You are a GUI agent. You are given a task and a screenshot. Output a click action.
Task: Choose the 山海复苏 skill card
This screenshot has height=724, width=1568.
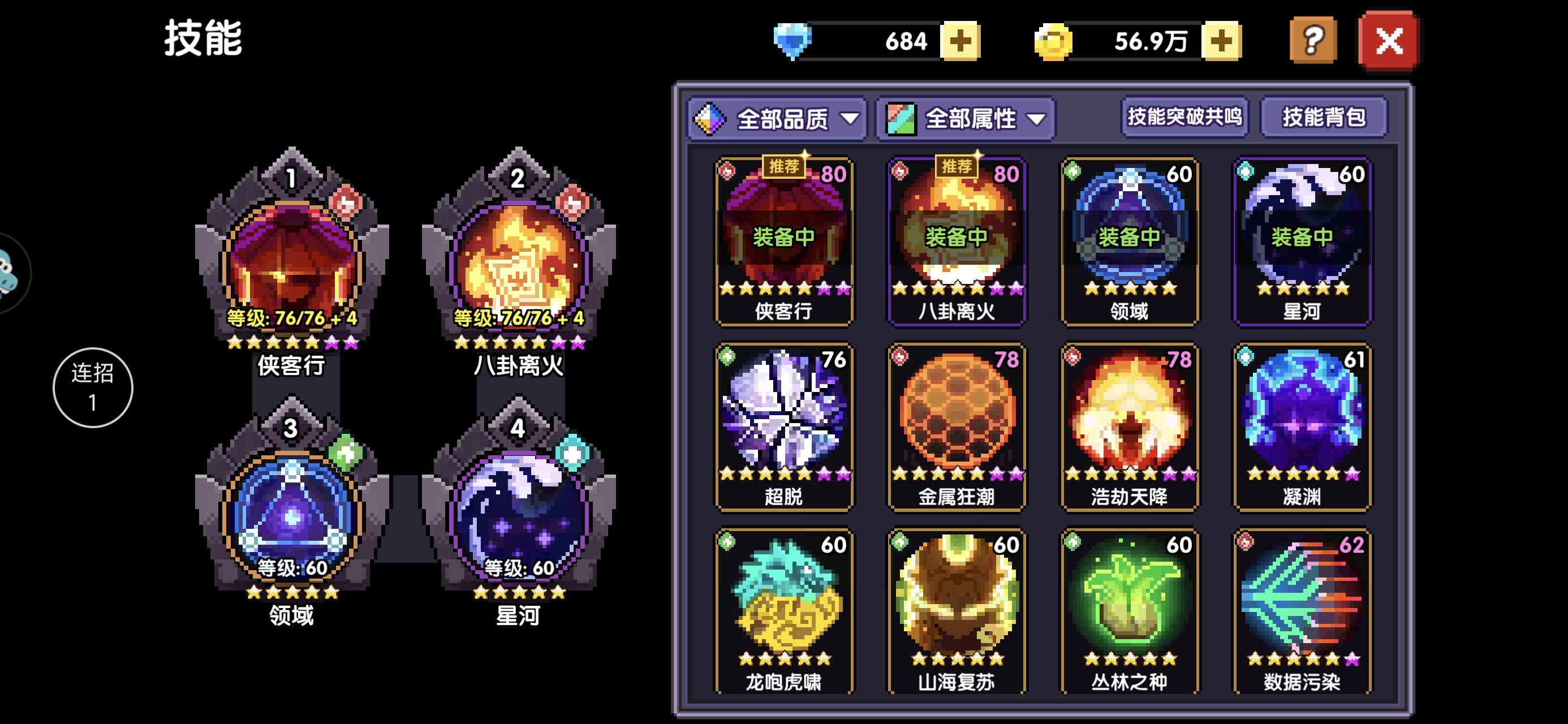[x=957, y=611]
